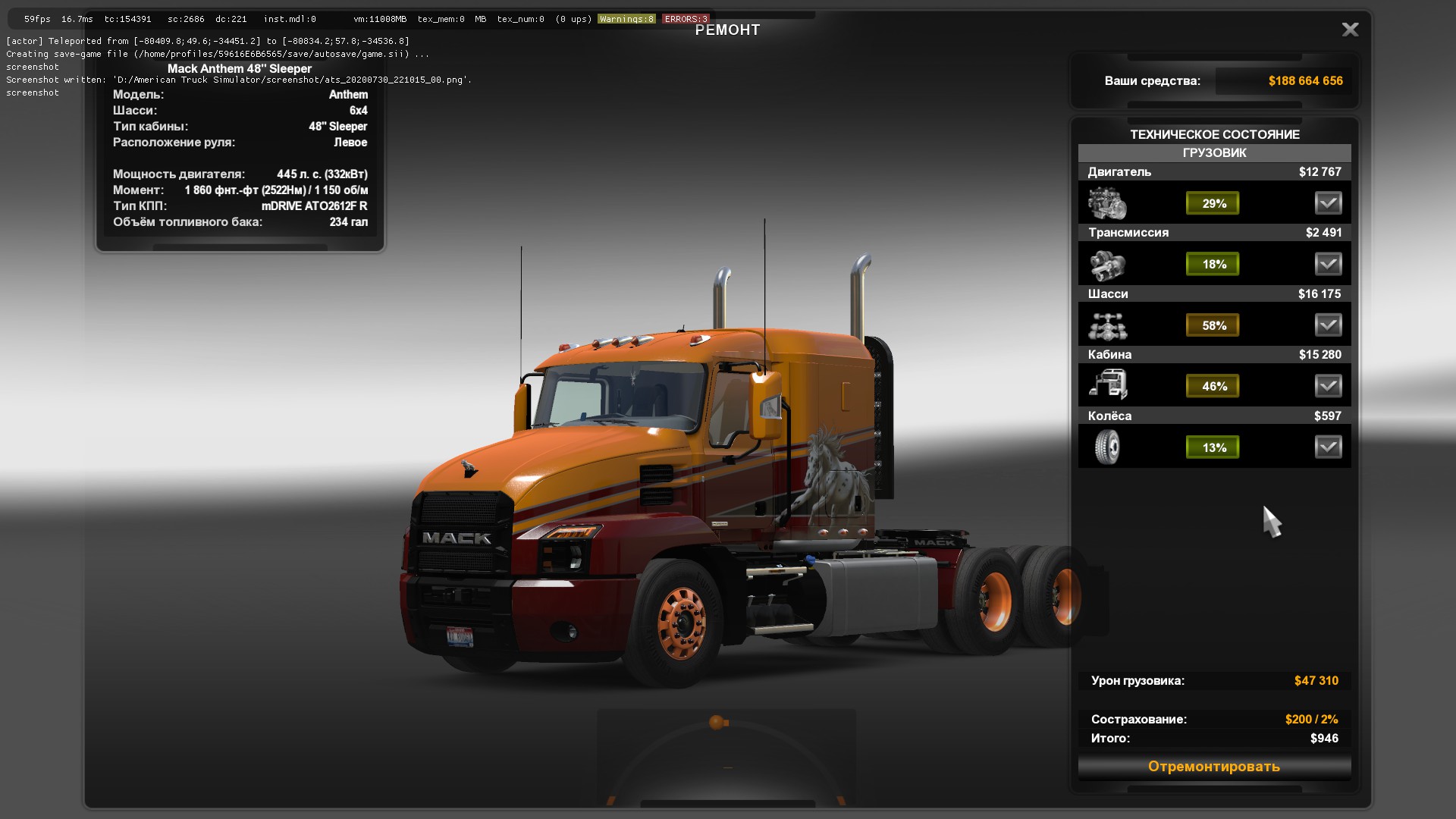Screen dimensions: 1456x819
Task: Select the engine icon
Action: pyautogui.click(x=1107, y=203)
